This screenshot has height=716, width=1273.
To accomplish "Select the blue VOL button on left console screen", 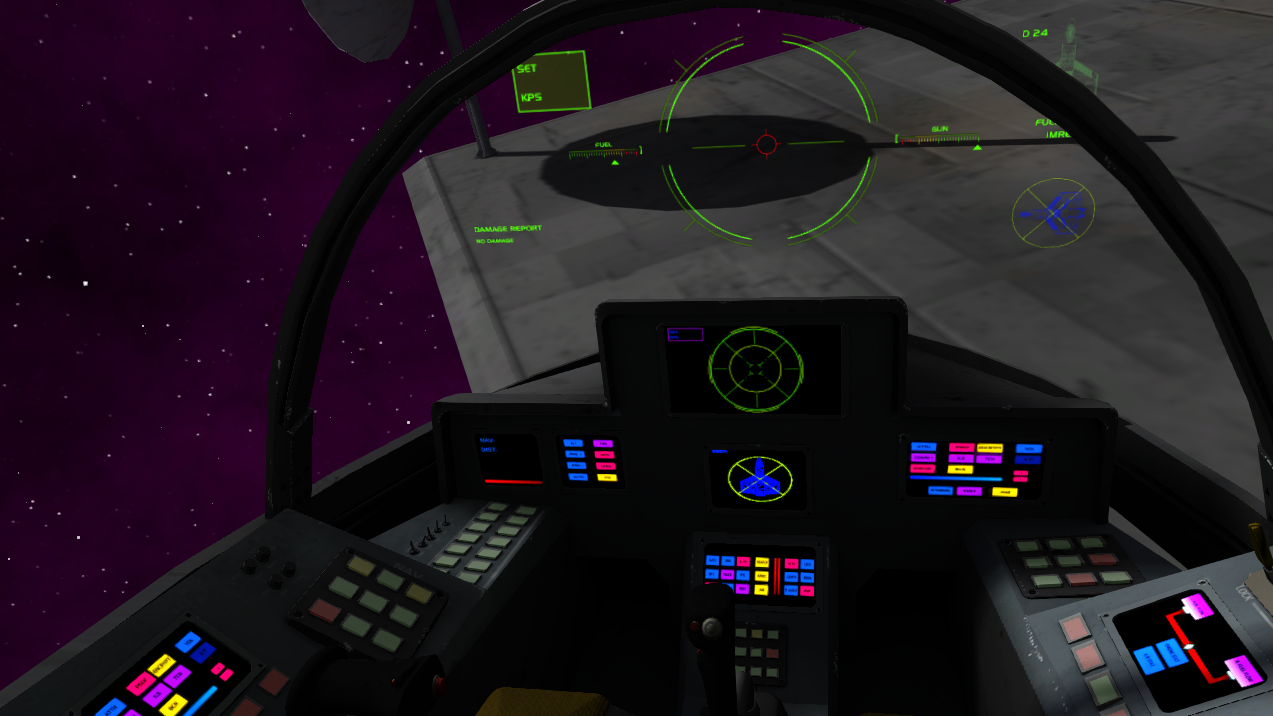I will coord(188,642).
